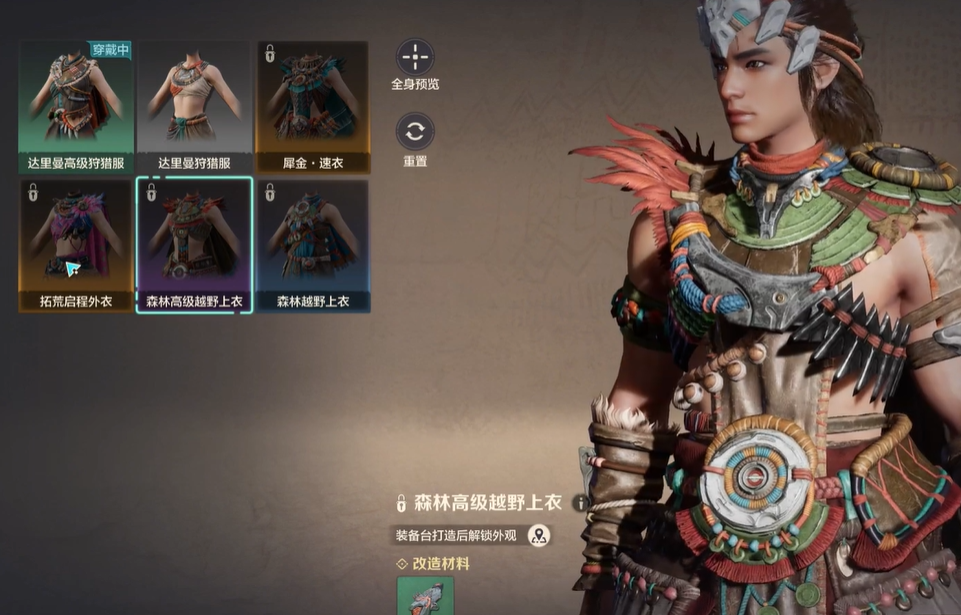Viewport: 961px width, 615px height.
Task: Click the 重置 reset button
Action: [x=415, y=132]
